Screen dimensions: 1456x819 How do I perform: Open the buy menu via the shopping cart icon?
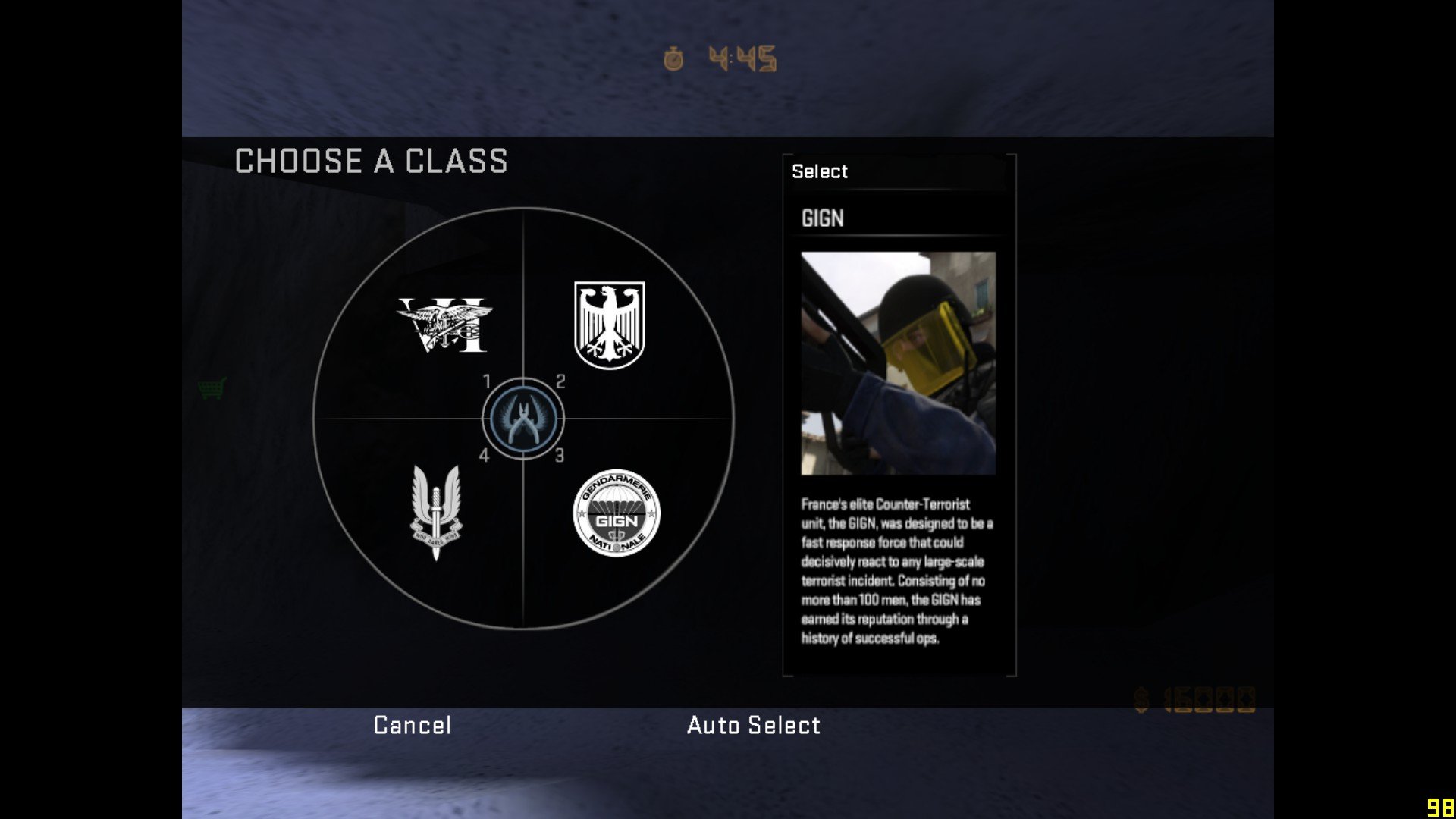click(213, 387)
